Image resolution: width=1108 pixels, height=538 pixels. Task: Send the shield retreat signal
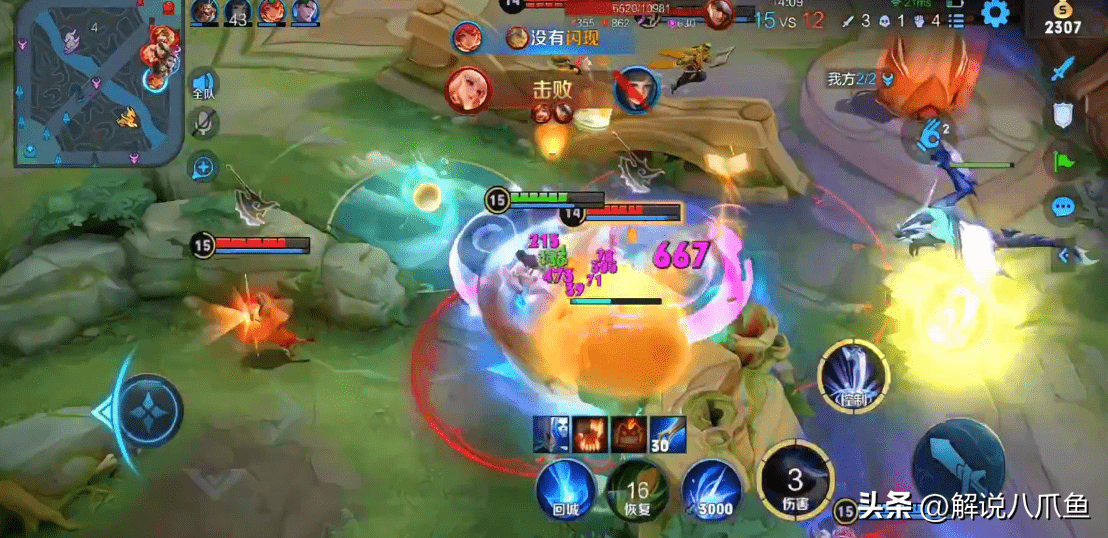[1063, 115]
